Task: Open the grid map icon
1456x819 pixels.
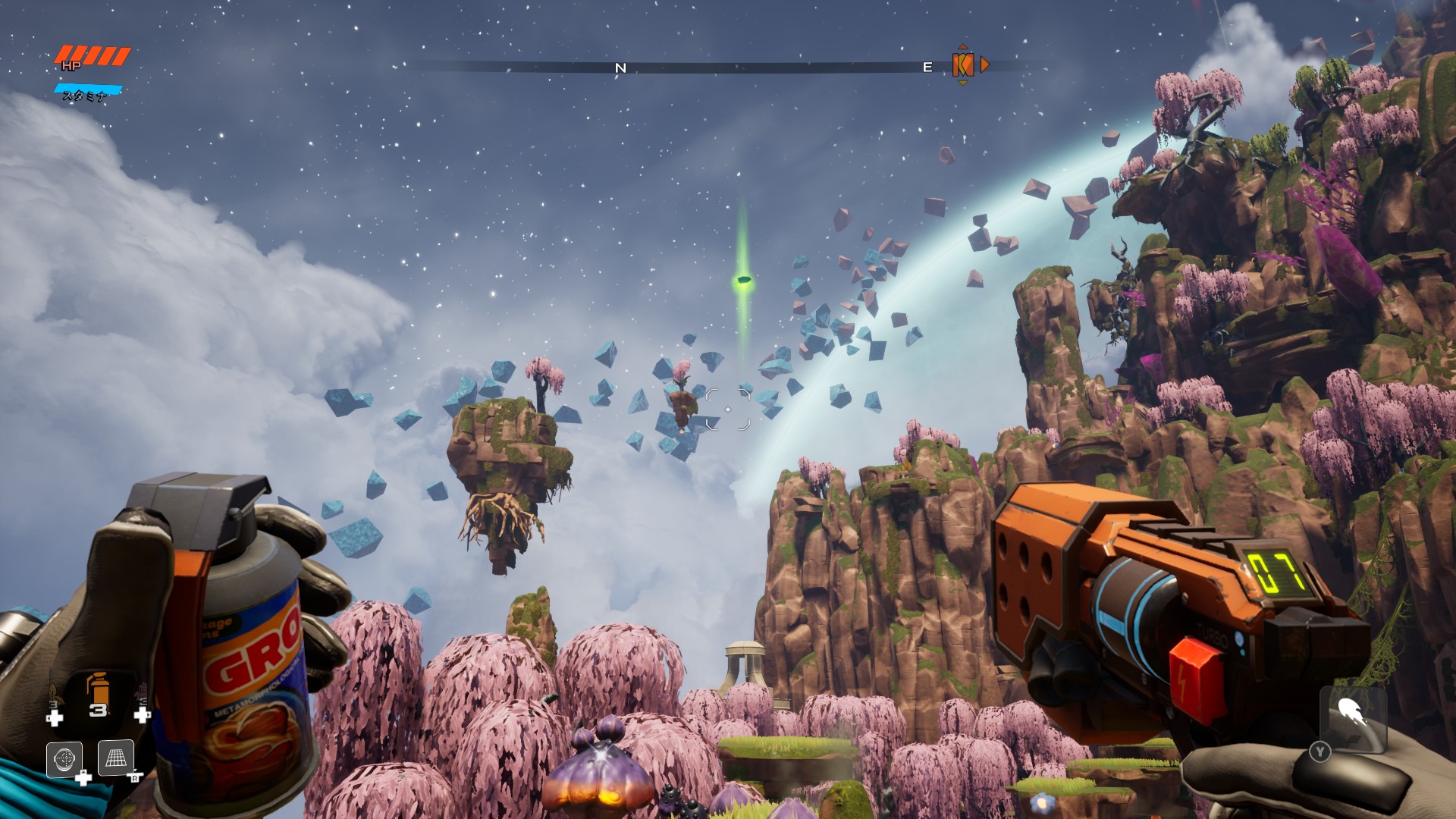Action: tap(116, 758)
